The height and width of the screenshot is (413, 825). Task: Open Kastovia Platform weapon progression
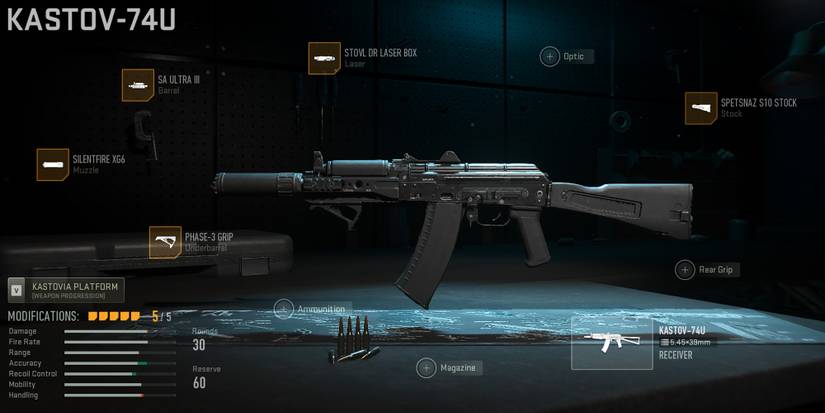[66, 290]
